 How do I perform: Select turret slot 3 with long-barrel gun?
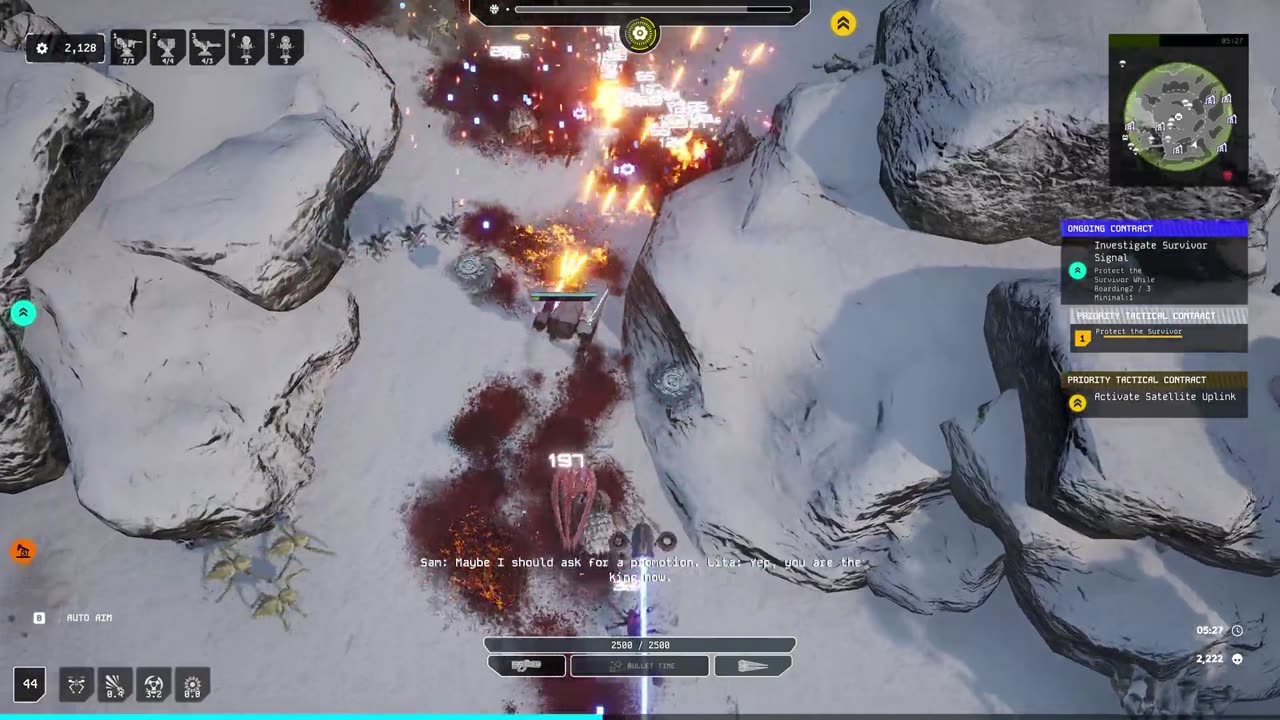tap(207, 47)
